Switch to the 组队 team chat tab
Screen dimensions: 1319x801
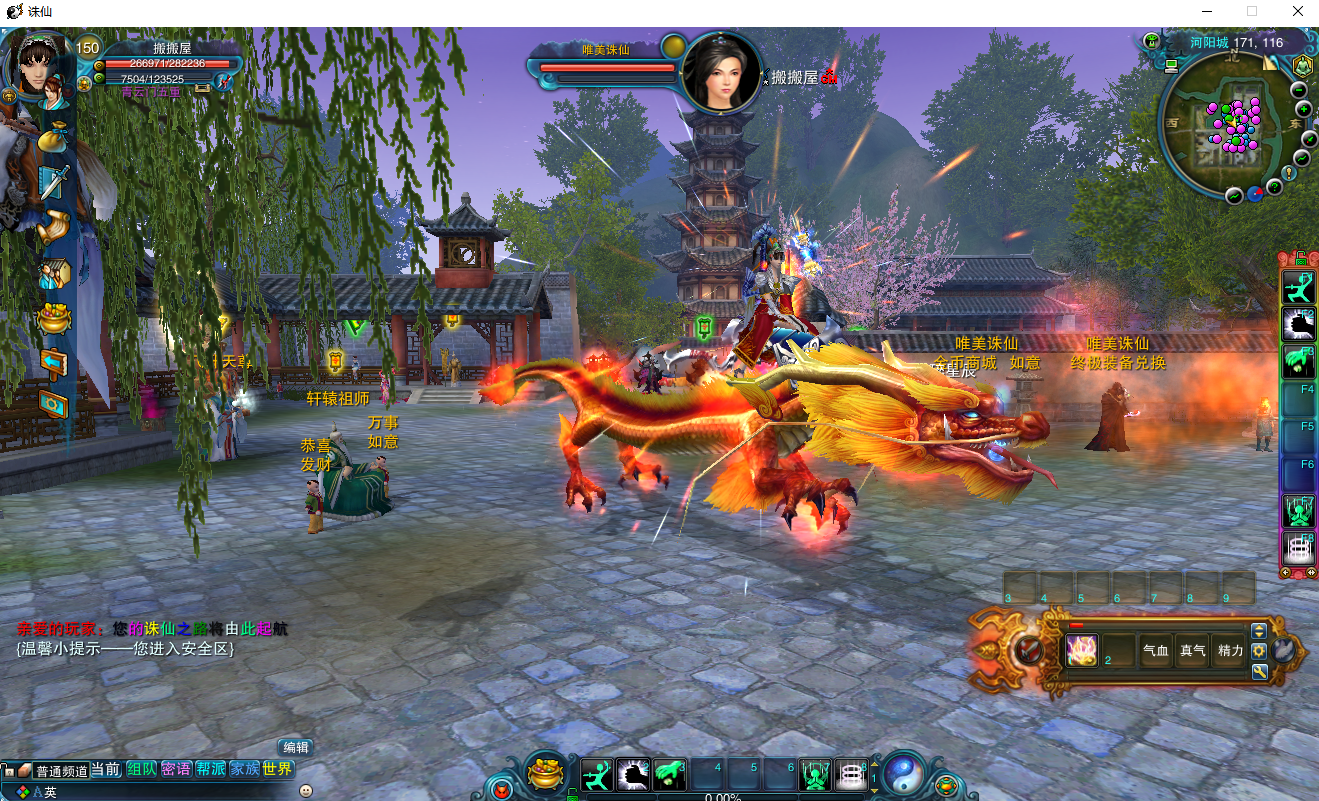(x=141, y=769)
